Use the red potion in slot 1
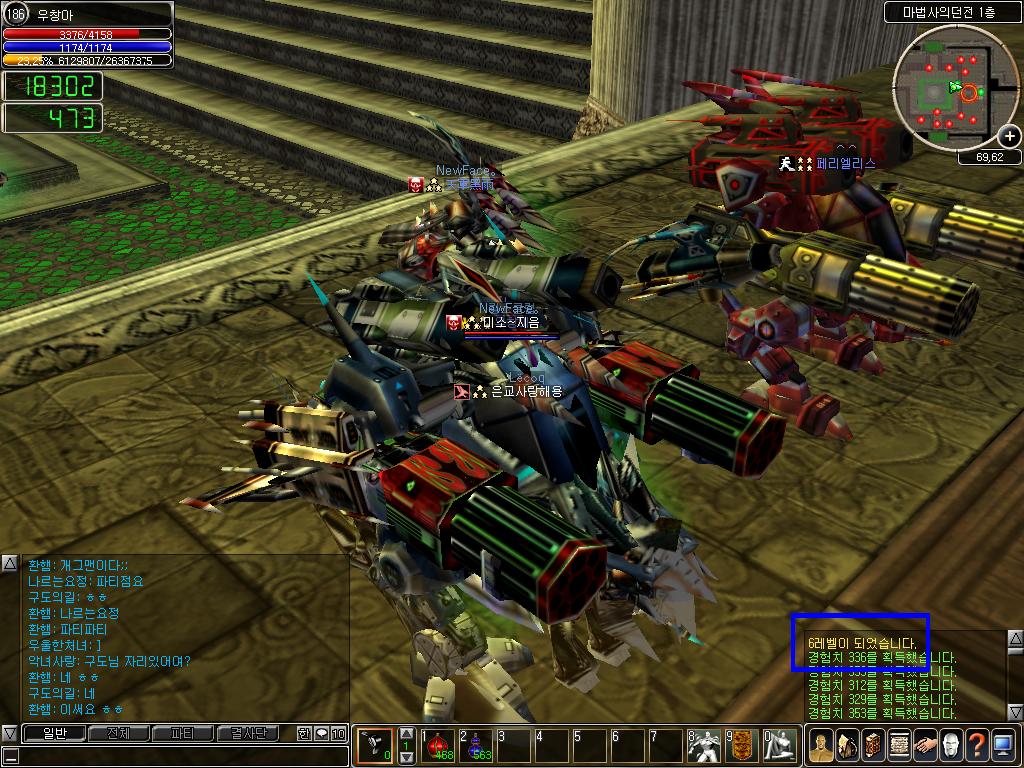 pyautogui.click(x=438, y=746)
